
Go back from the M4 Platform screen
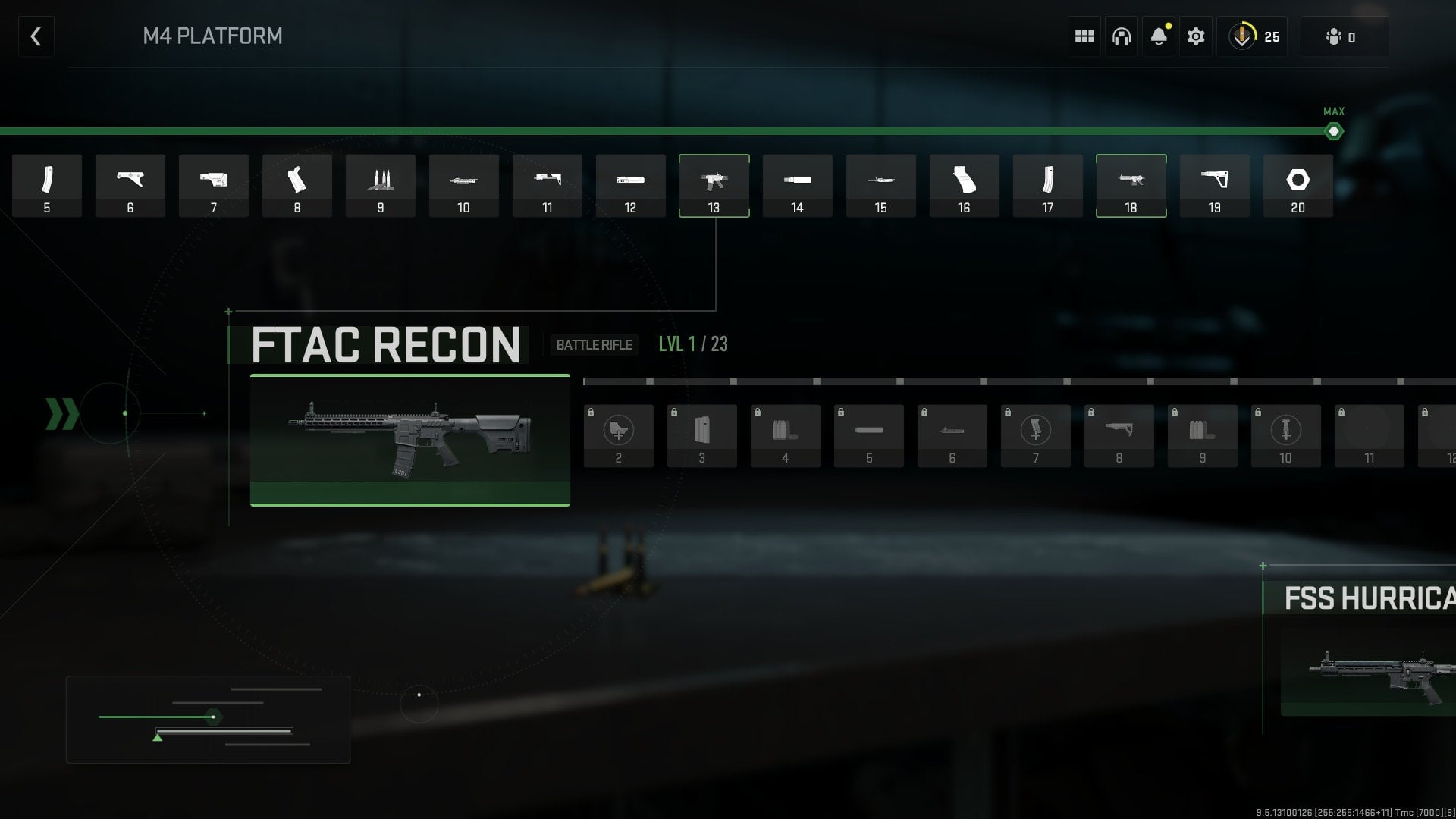click(36, 36)
